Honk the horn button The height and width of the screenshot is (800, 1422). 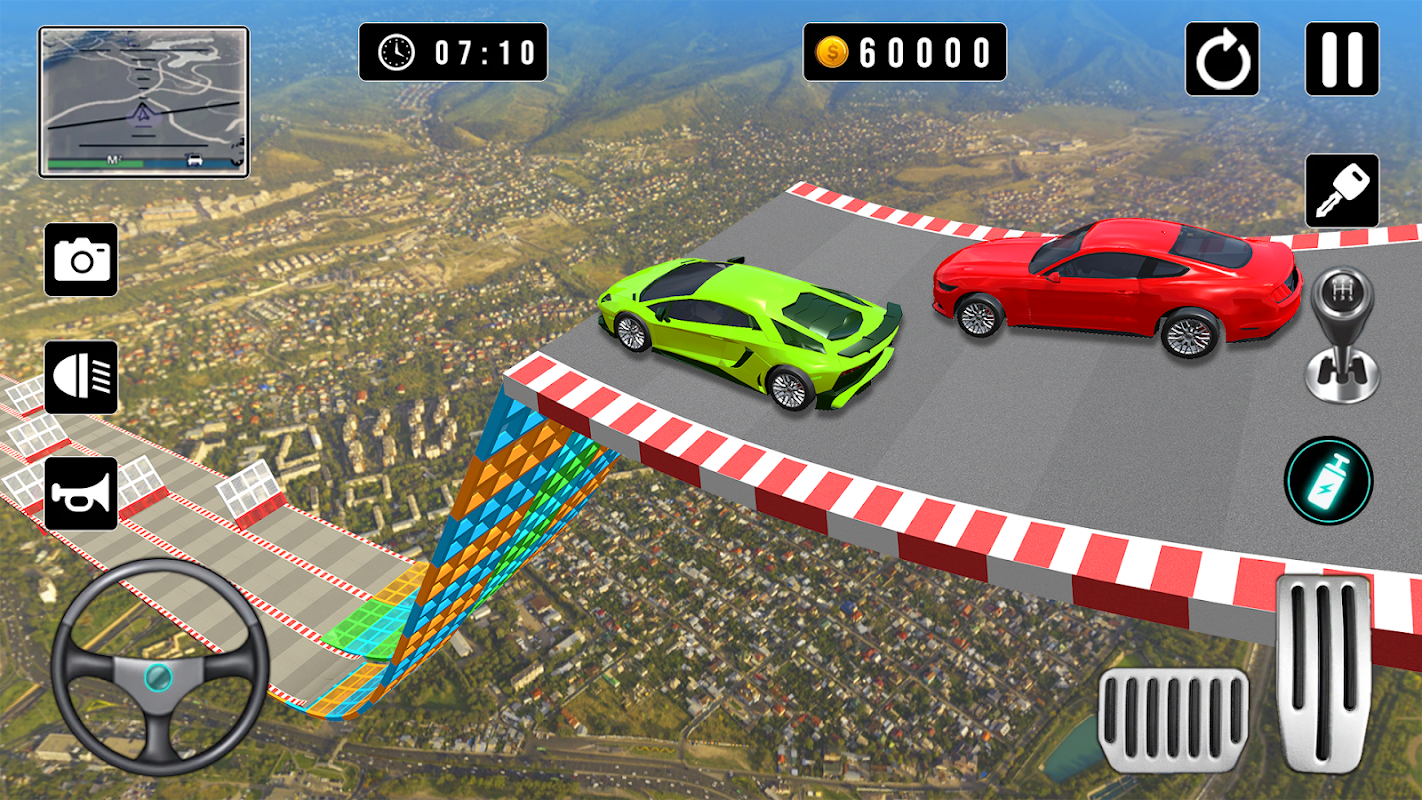pyautogui.click(x=81, y=493)
